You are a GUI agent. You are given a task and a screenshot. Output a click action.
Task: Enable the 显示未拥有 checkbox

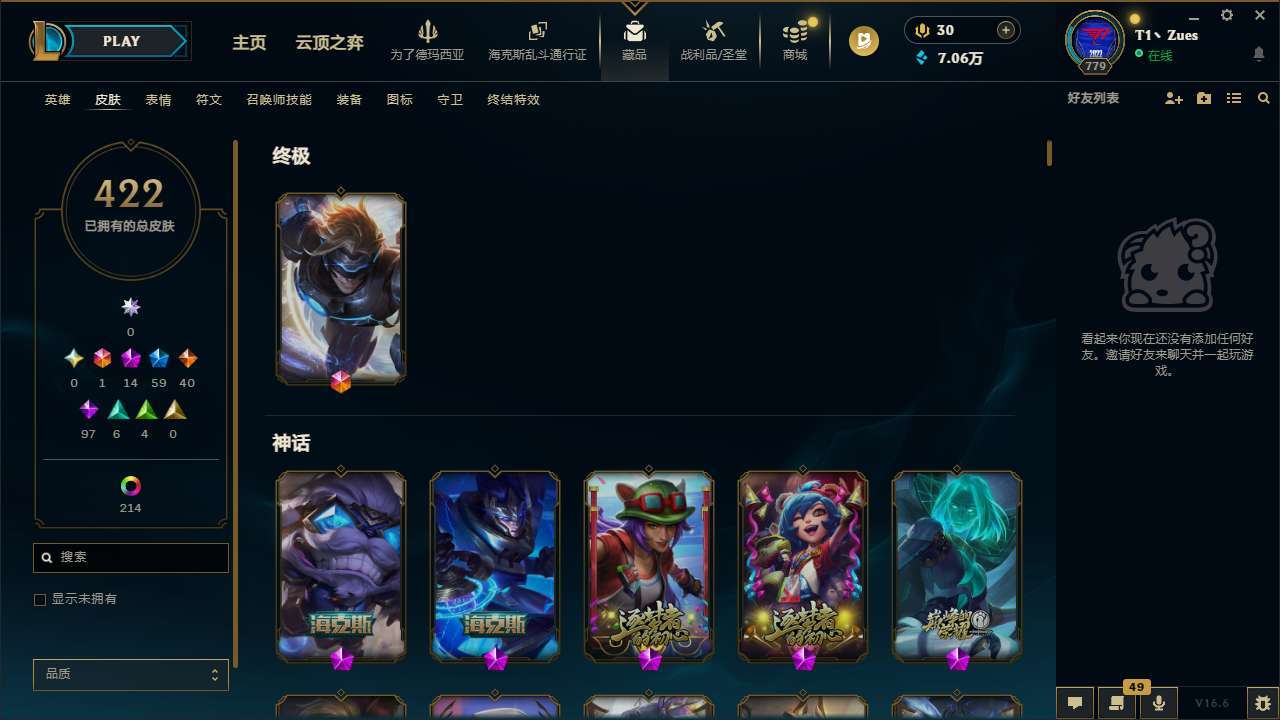pos(39,599)
